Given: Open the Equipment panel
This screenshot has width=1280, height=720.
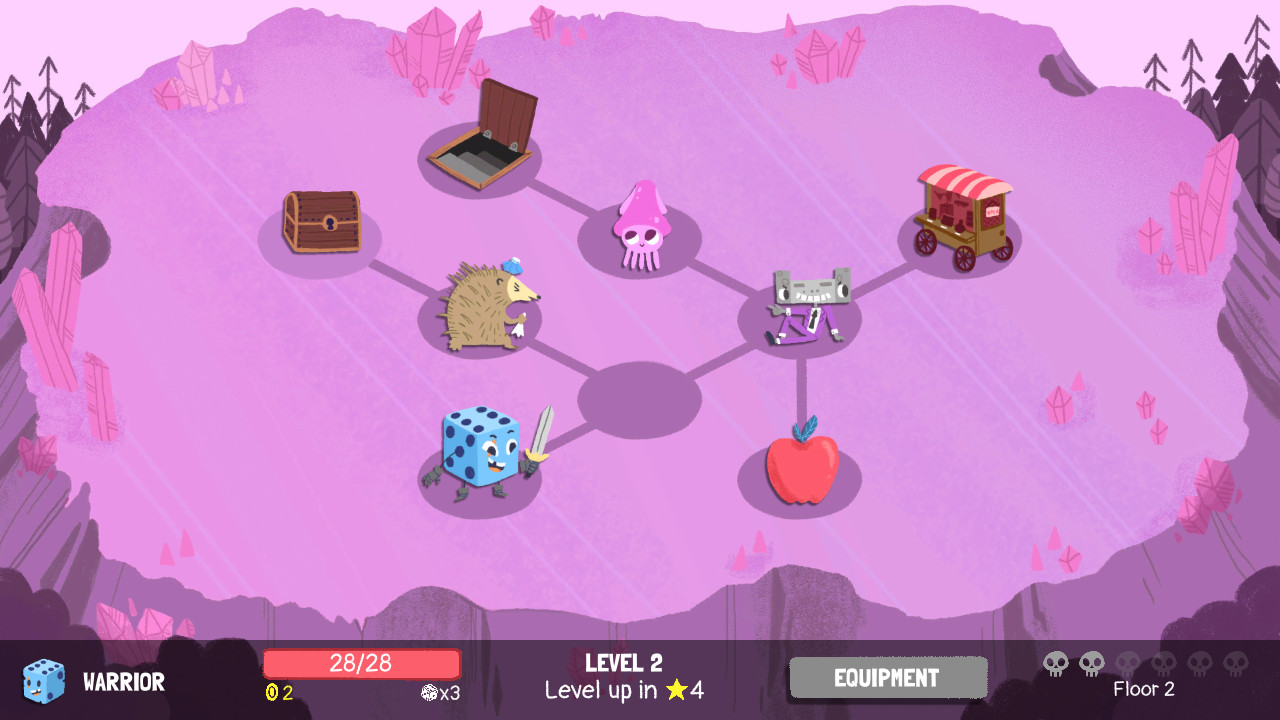Looking at the screenshot, I should (x=888, y=678).
